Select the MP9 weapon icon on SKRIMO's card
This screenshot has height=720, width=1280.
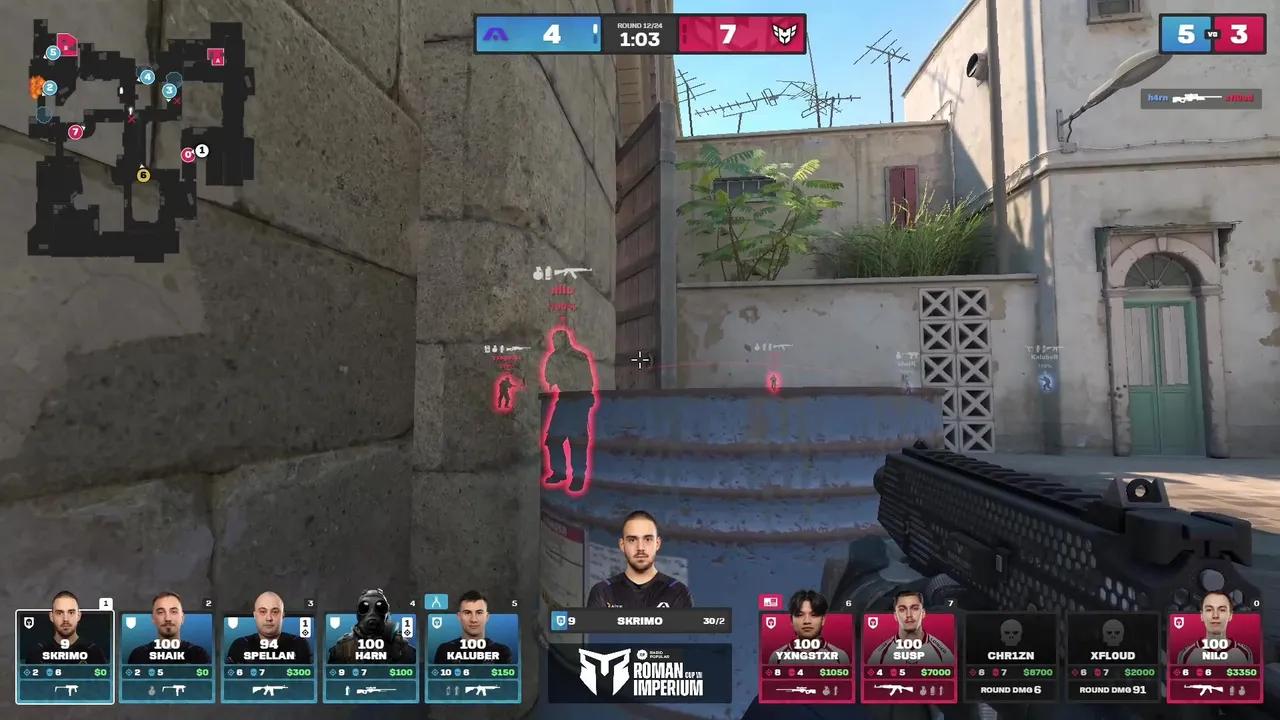pyautogui.click(x=65, y=690)
